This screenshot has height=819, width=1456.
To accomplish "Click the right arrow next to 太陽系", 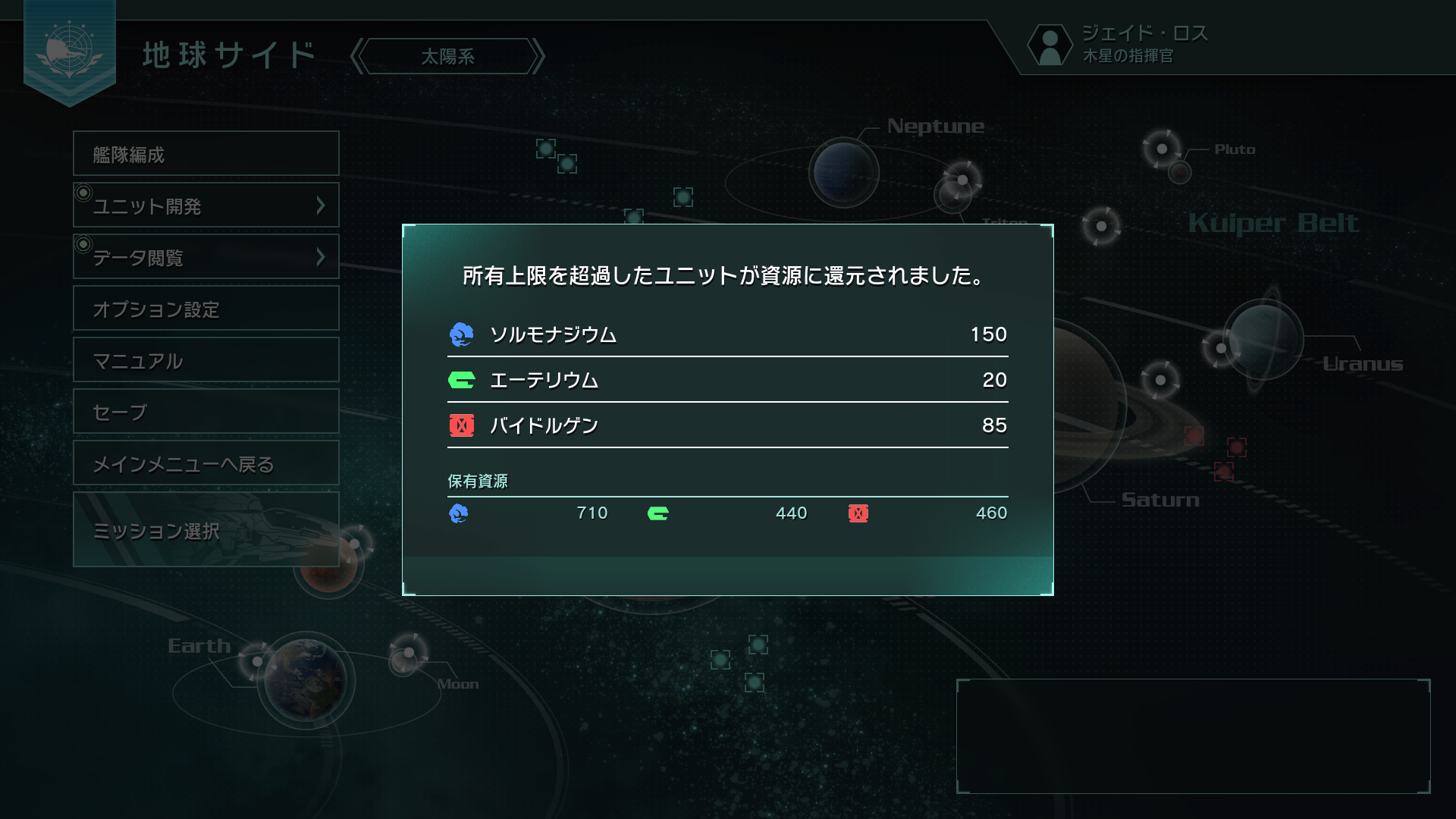I will coord(540,56).
